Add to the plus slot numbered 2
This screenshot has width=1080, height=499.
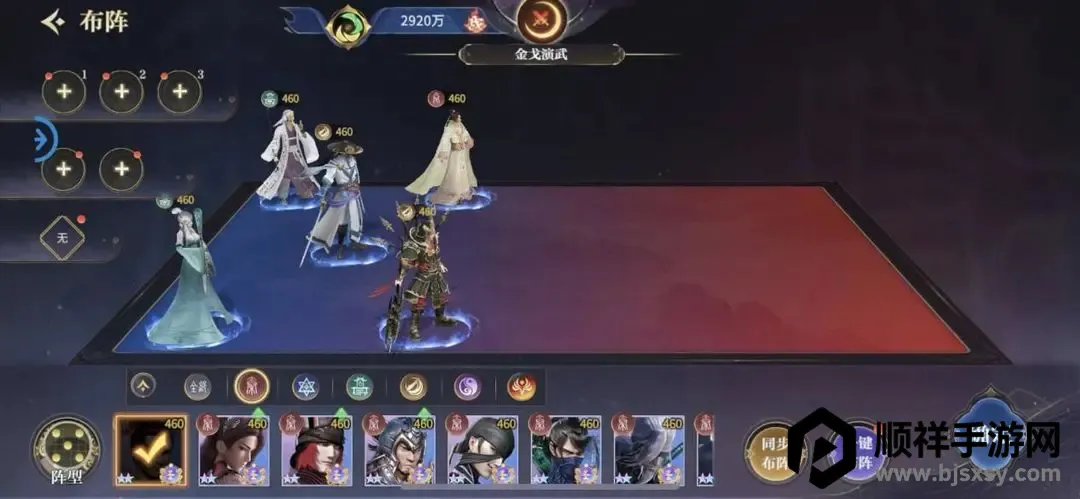(x=121, y=92)
